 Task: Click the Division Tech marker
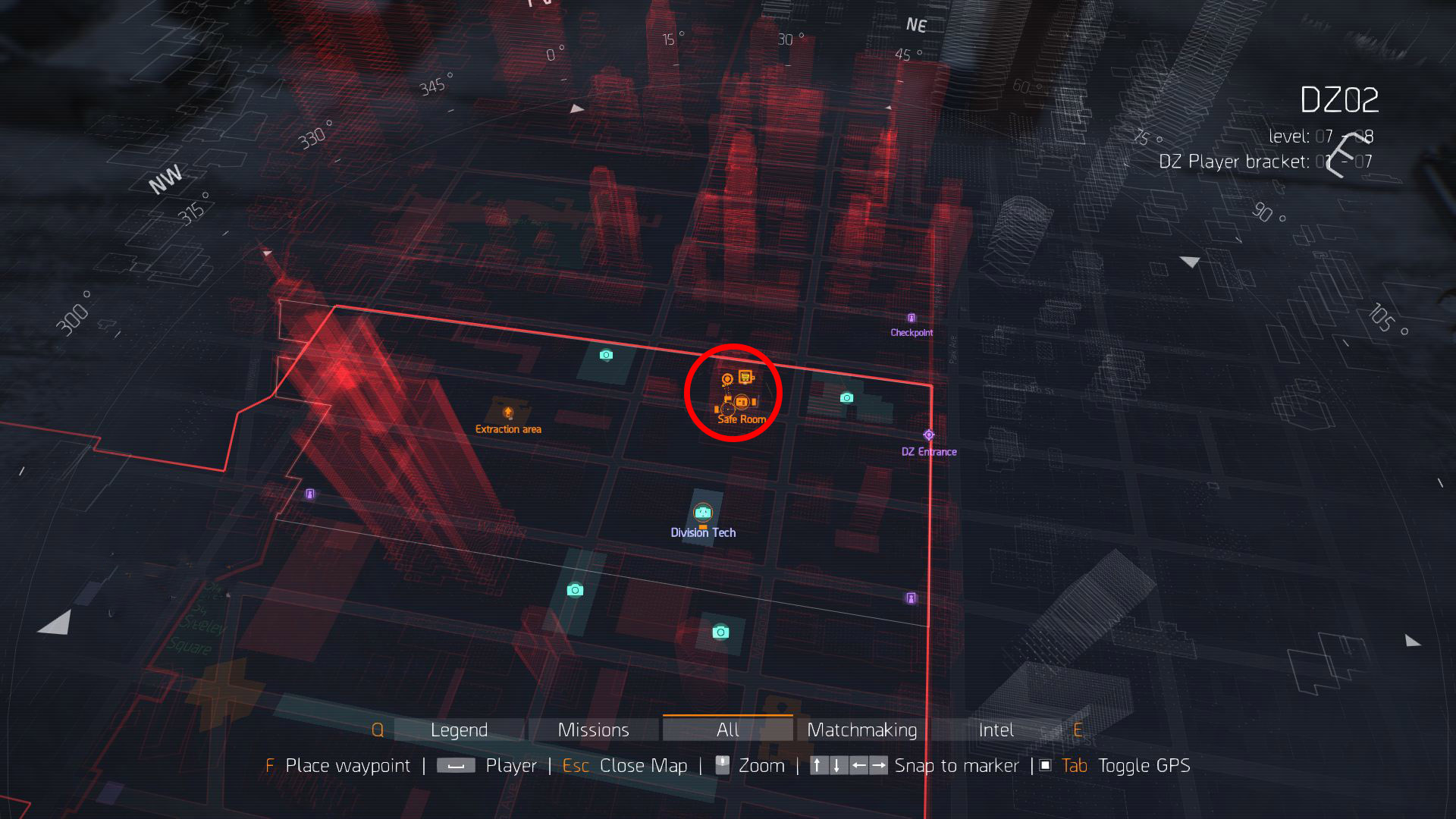pos(703,513)
